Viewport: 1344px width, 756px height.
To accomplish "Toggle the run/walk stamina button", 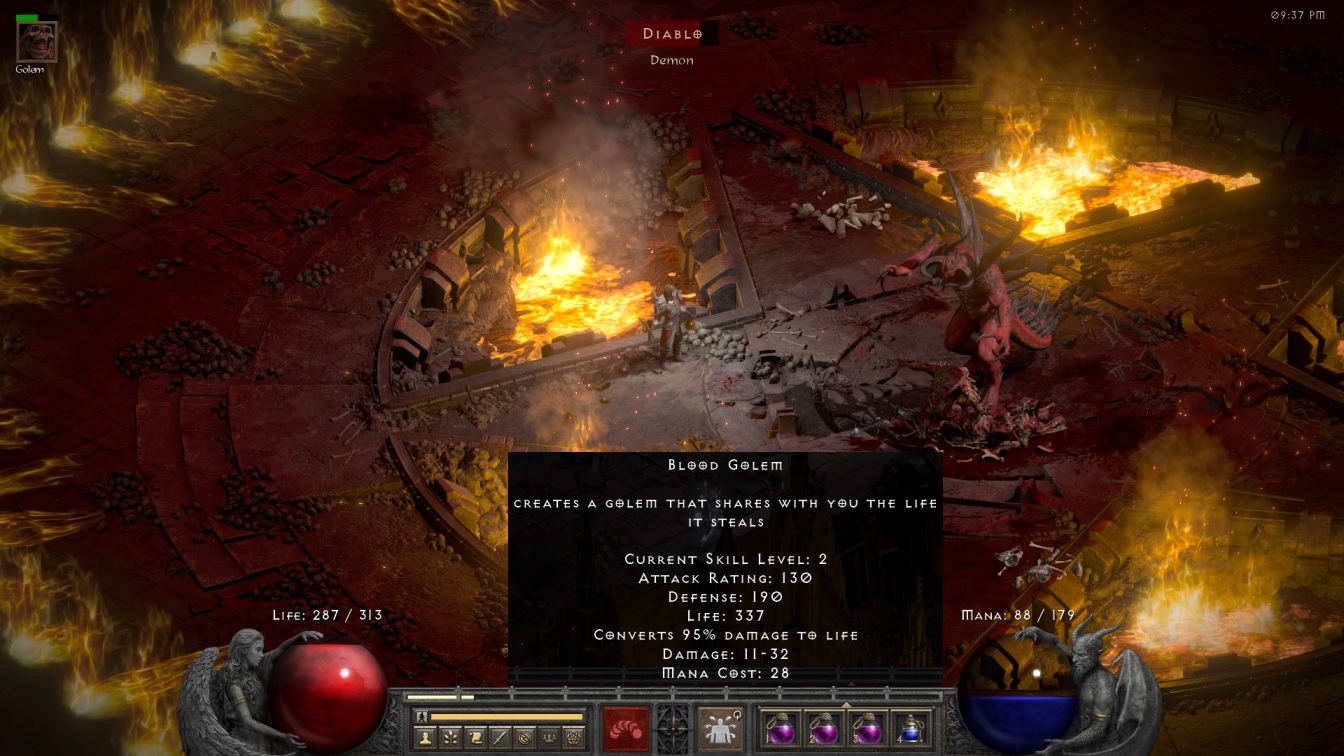I will pyautogui.click(x=422, y=716).
